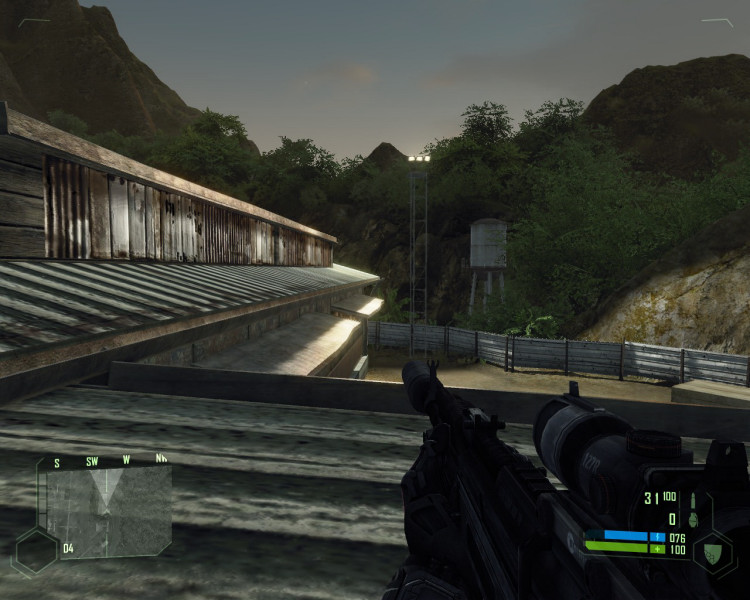Click the compass strip above the minimap
750x600 pixels.
click(108, 462)
